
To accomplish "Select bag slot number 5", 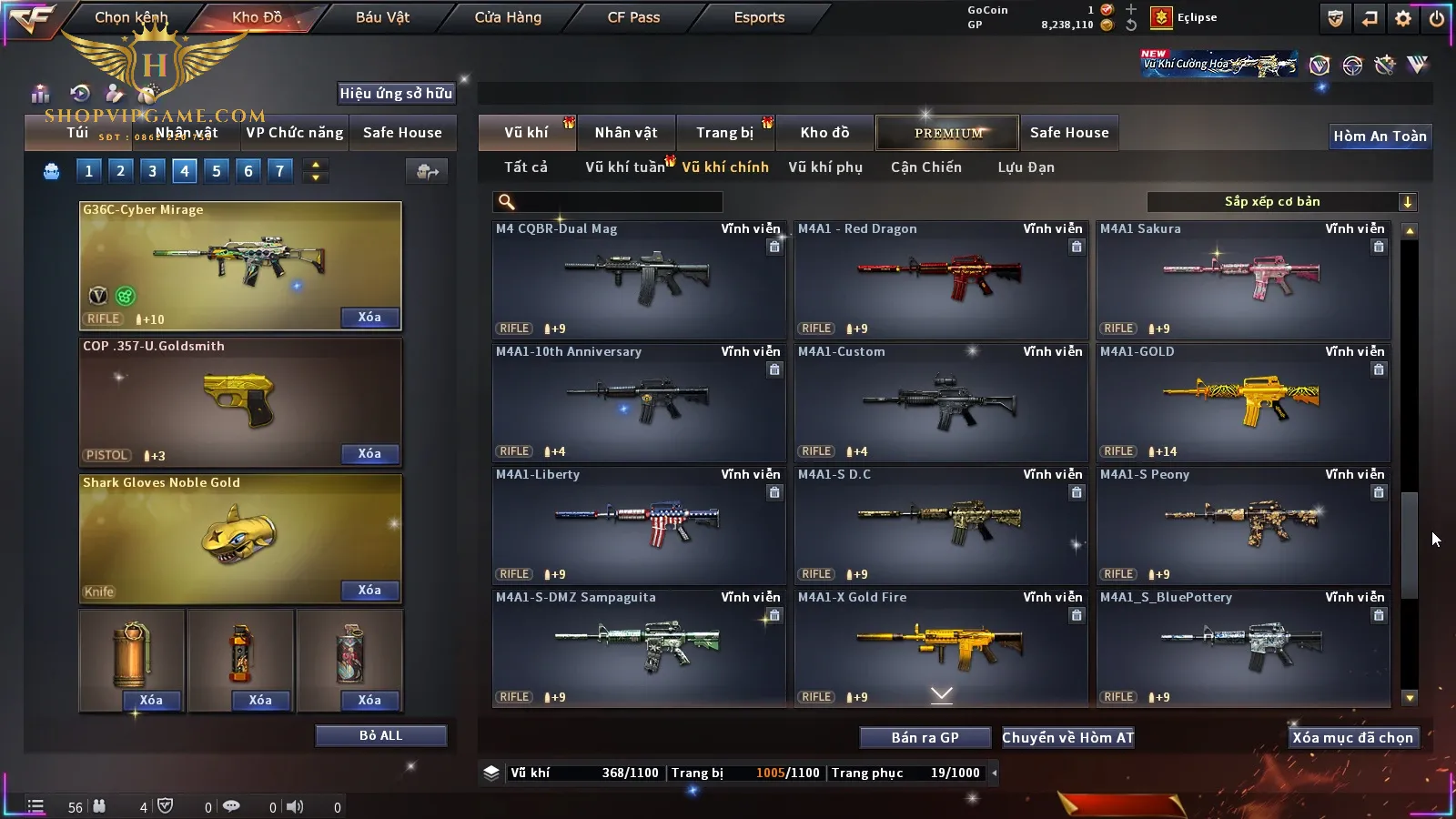I will (x=217, y=171).
